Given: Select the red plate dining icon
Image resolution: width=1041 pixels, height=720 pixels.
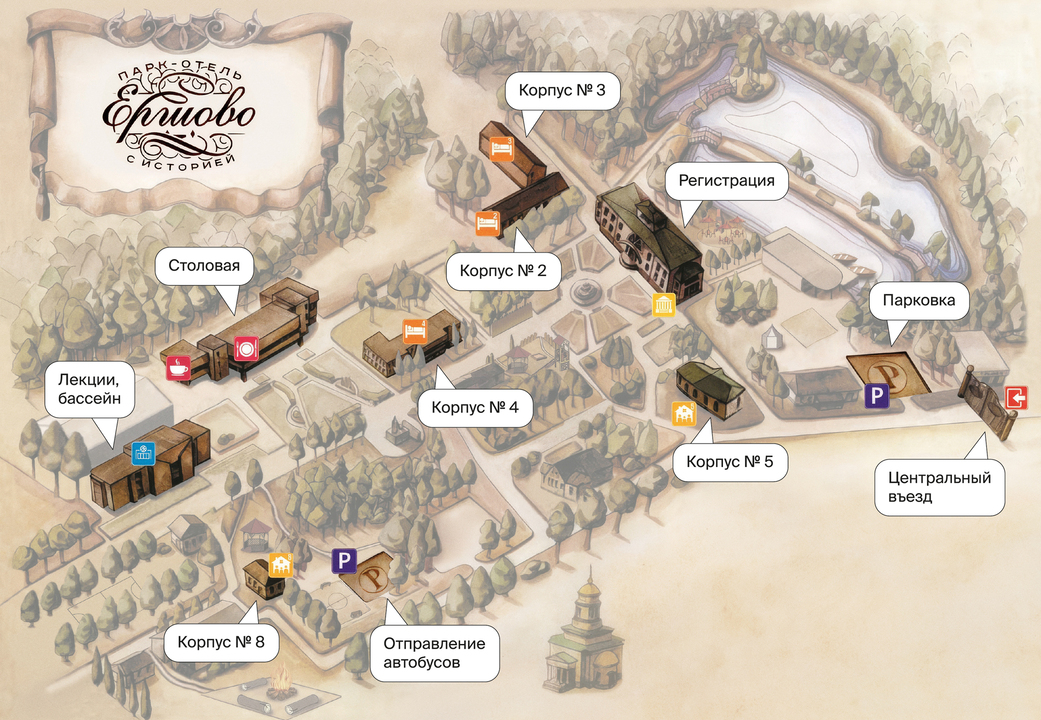Looking at the screenshot, I should point(247,349).
